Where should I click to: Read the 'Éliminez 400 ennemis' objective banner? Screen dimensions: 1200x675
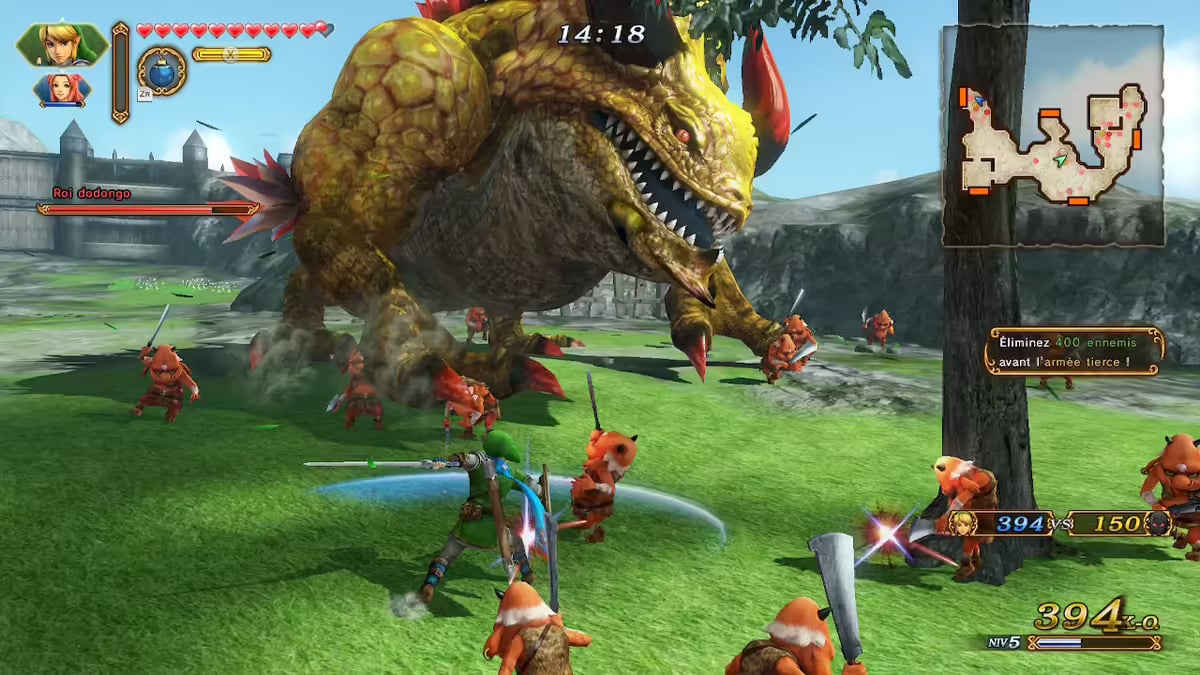(1073, 352)
